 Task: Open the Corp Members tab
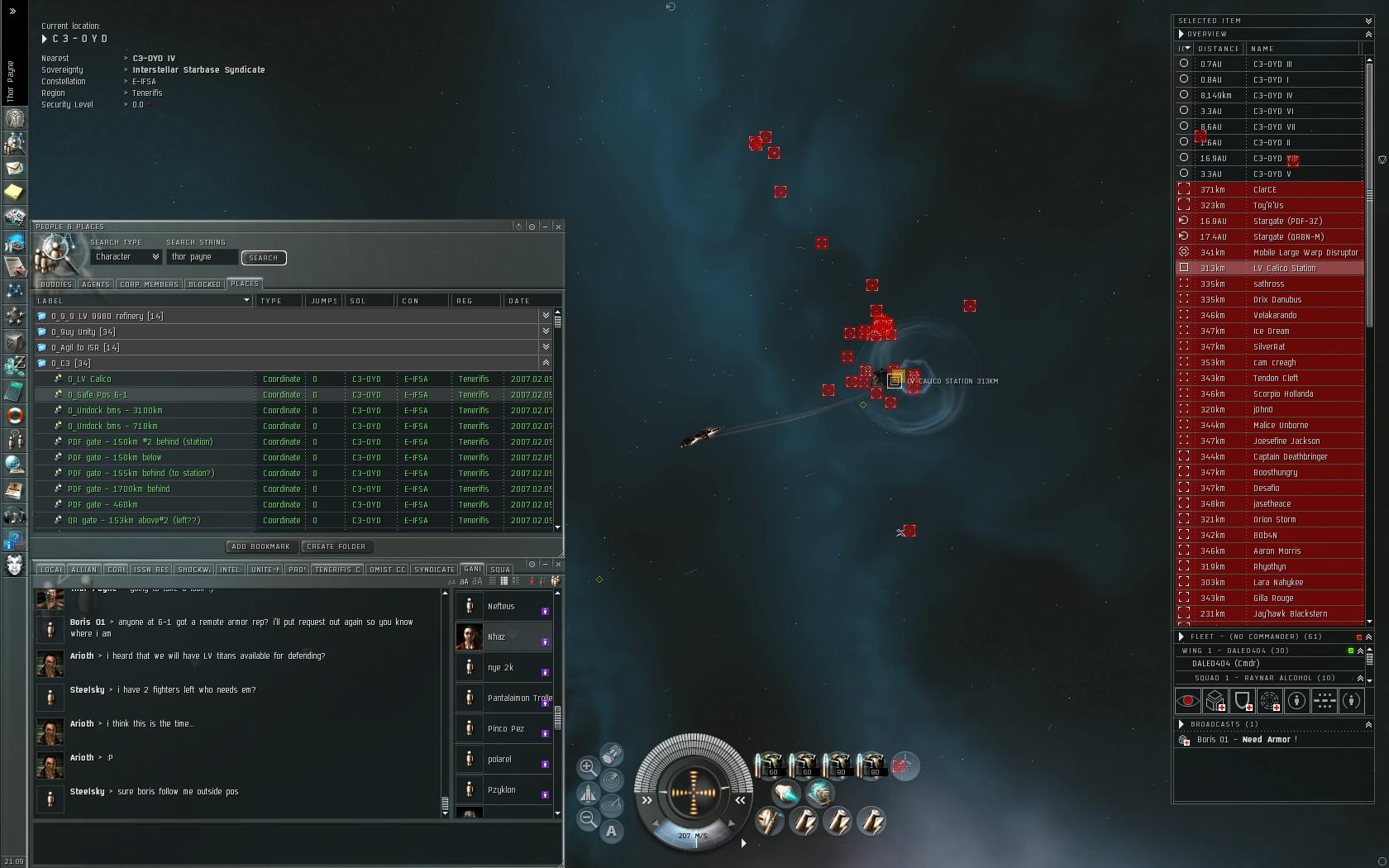(149, 284)
